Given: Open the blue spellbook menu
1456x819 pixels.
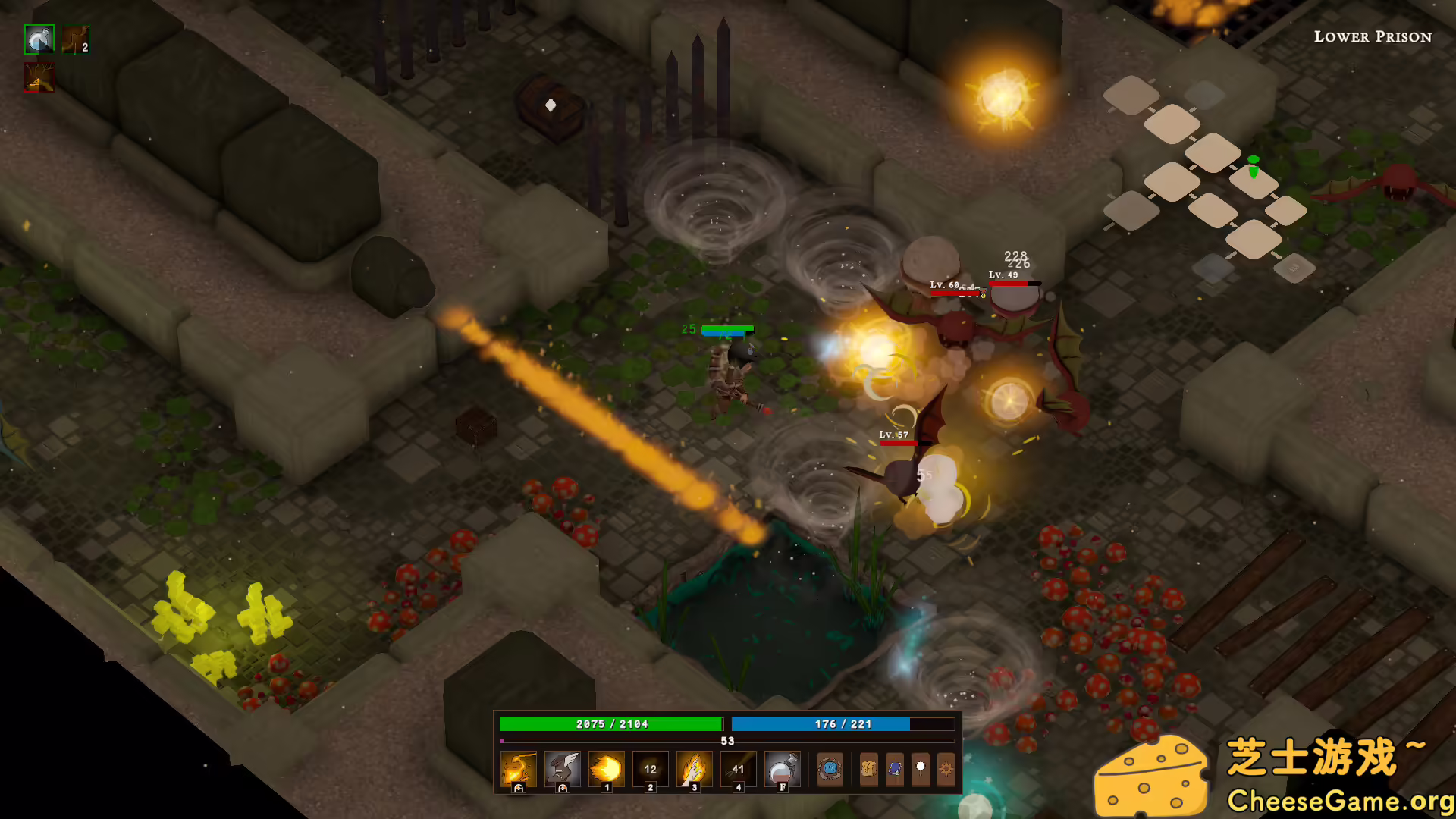Looking at the screenshot, I should click(x=895, y=769).
